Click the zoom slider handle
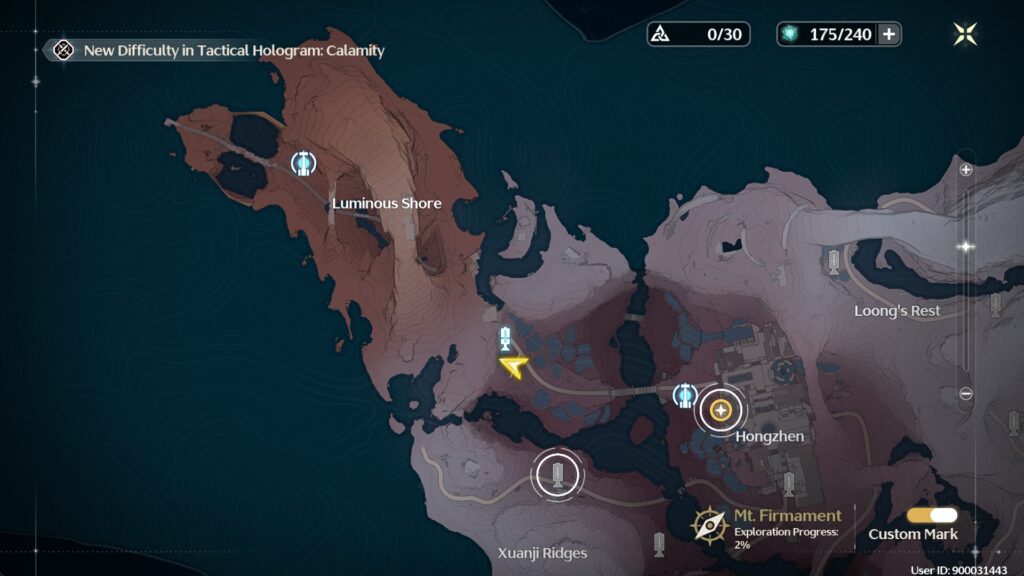1024x576 pixels. (966, 246)
